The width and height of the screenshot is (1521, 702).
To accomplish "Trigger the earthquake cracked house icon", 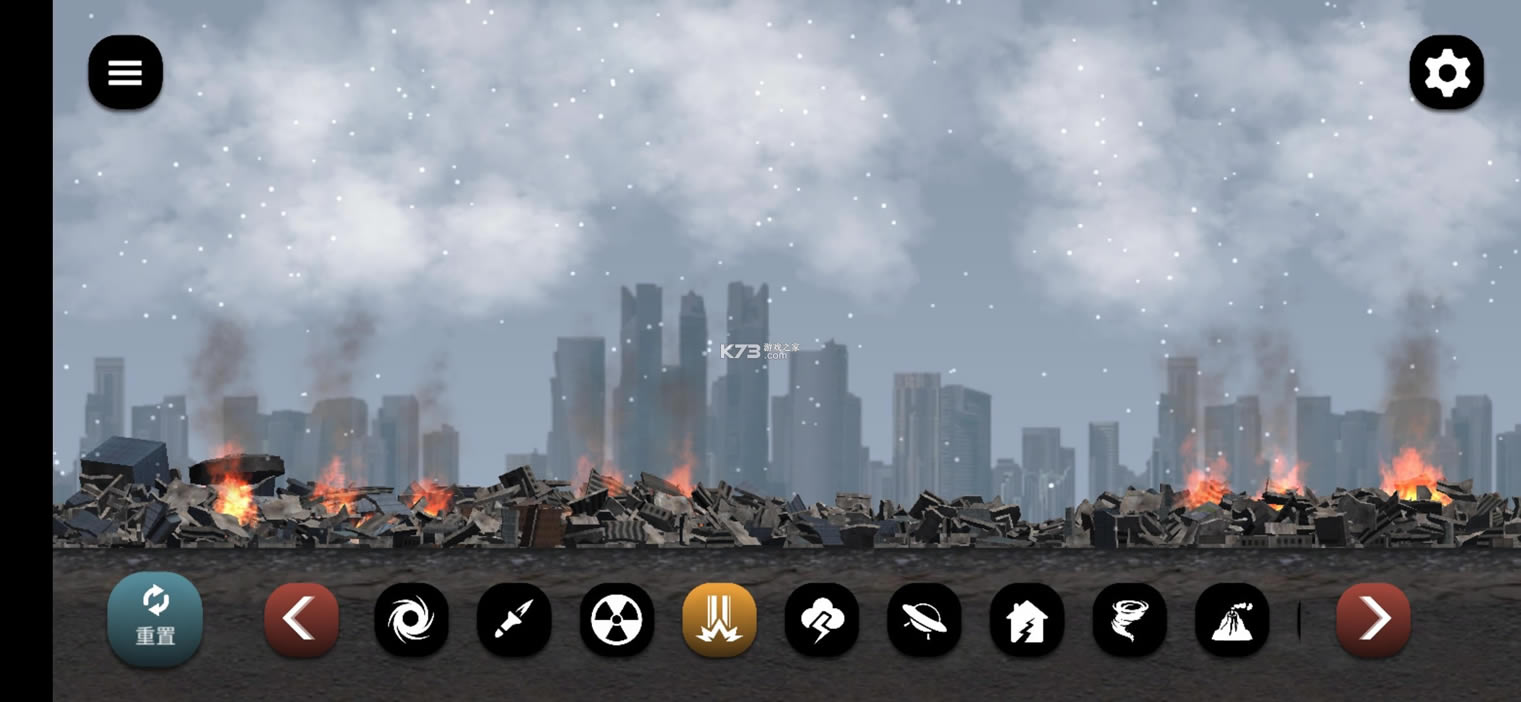I will coord(1027,620).
